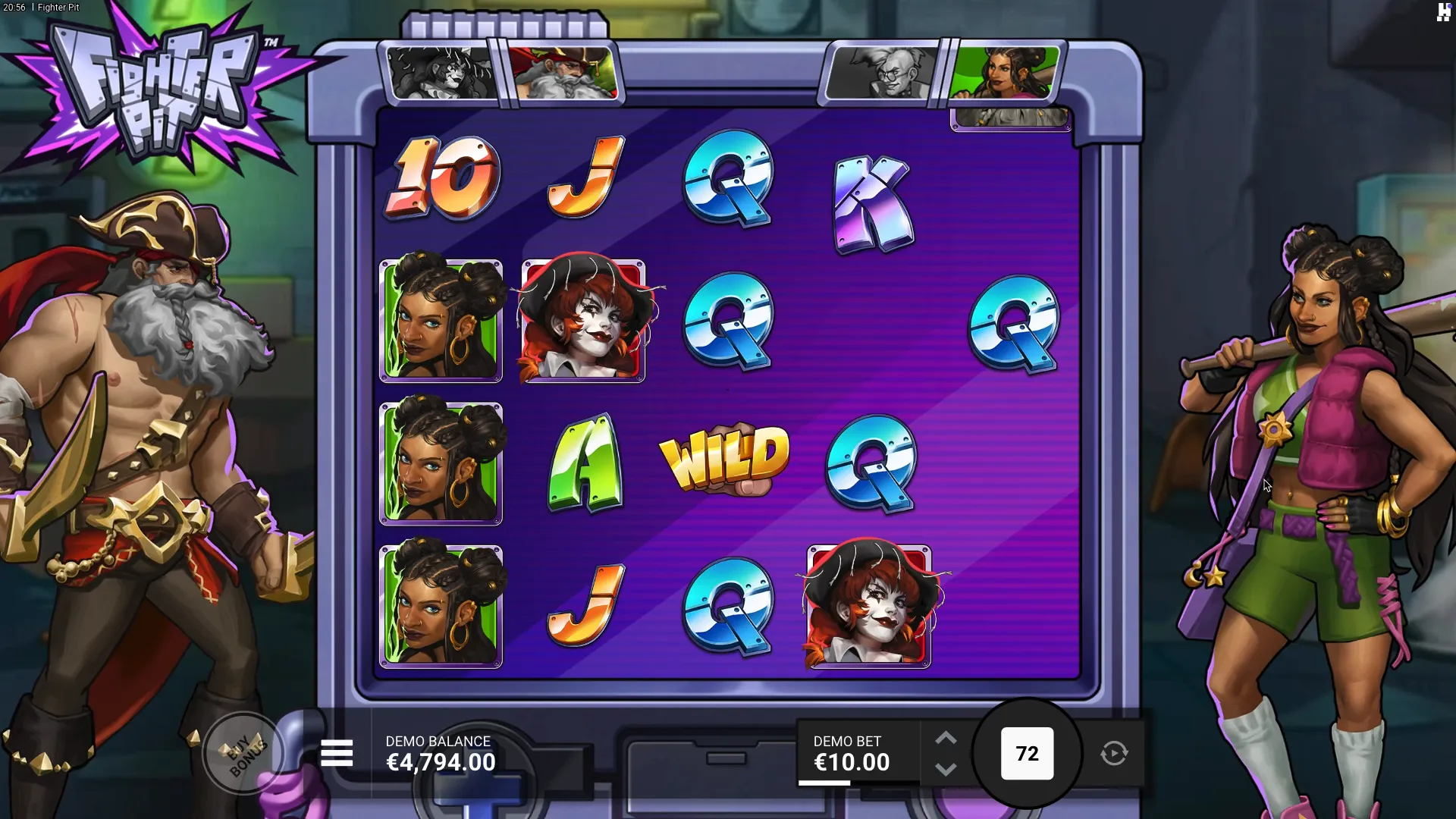Decrease the demo bet amount
The height and width of the screenshot is (819, 1456).
coord(945,769)
